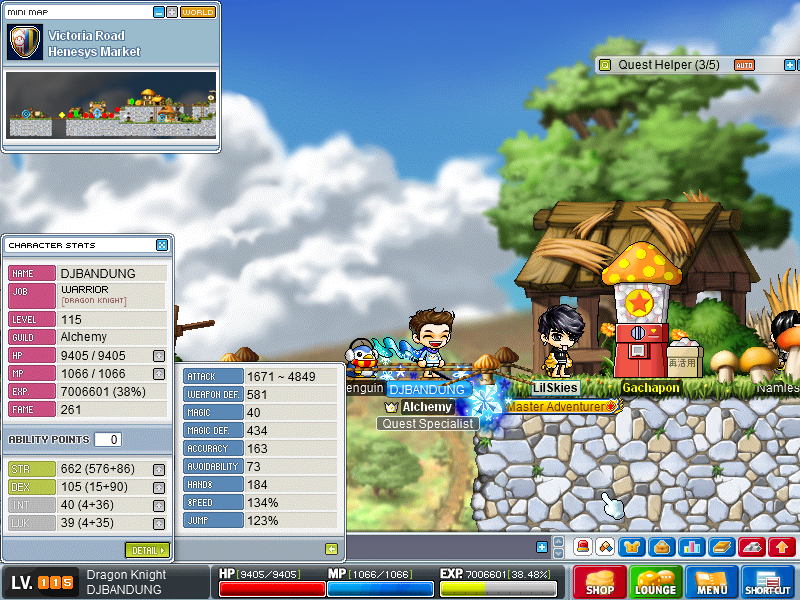
Task: Open the Menu button
Action: 712,583
